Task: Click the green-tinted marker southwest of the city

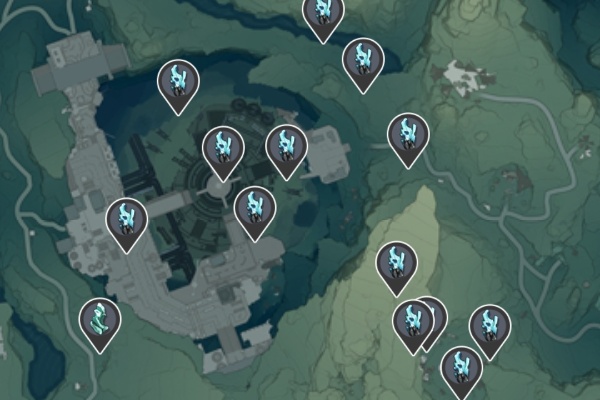Action: coord(100,321)
